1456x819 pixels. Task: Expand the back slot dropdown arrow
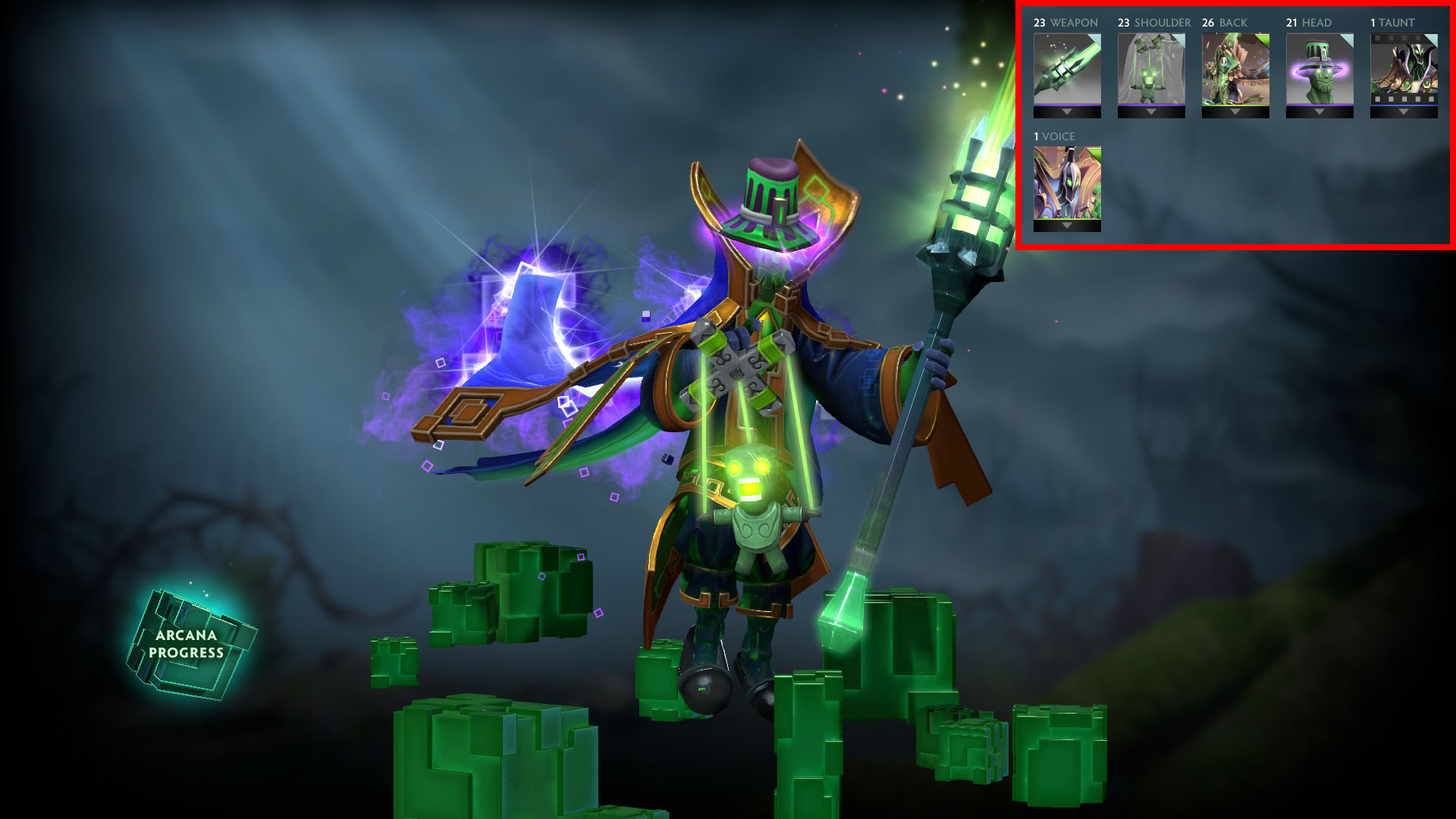tap(1235, 112)
